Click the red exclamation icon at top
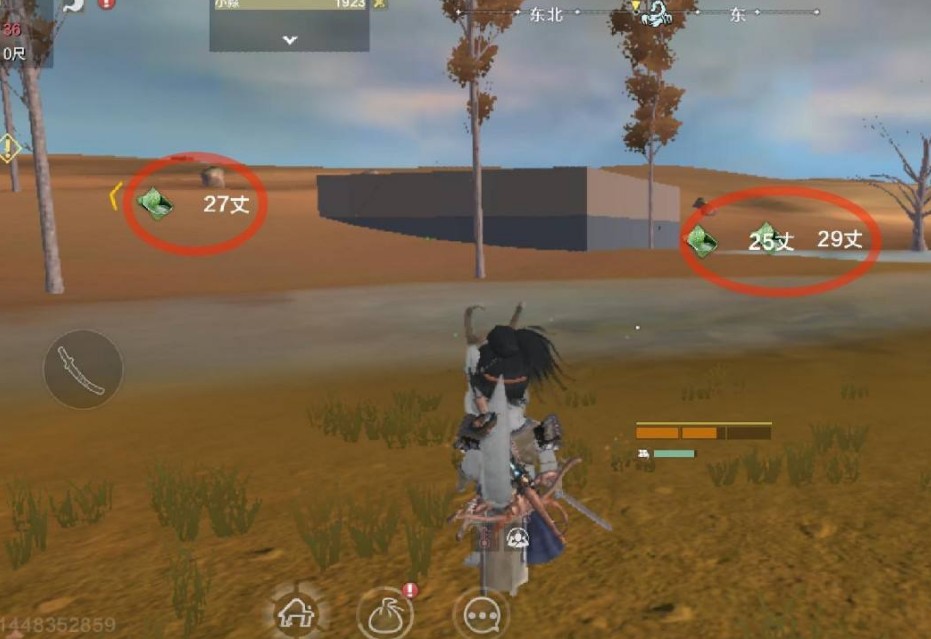This screenshot has width=931, height=639. (106, 4)
